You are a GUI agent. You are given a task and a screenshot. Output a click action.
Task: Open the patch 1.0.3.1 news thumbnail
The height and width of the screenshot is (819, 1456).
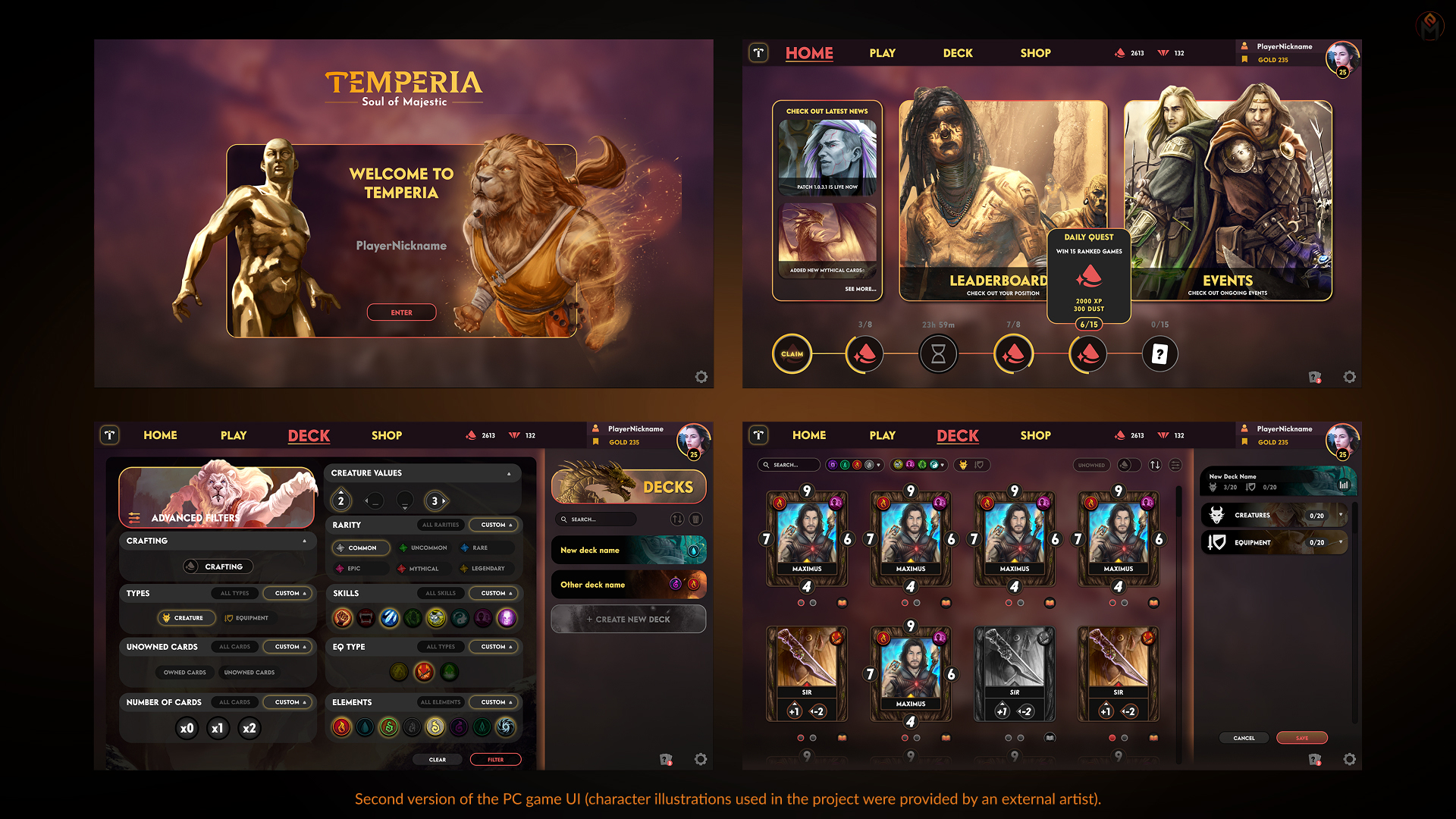point(827,157)
